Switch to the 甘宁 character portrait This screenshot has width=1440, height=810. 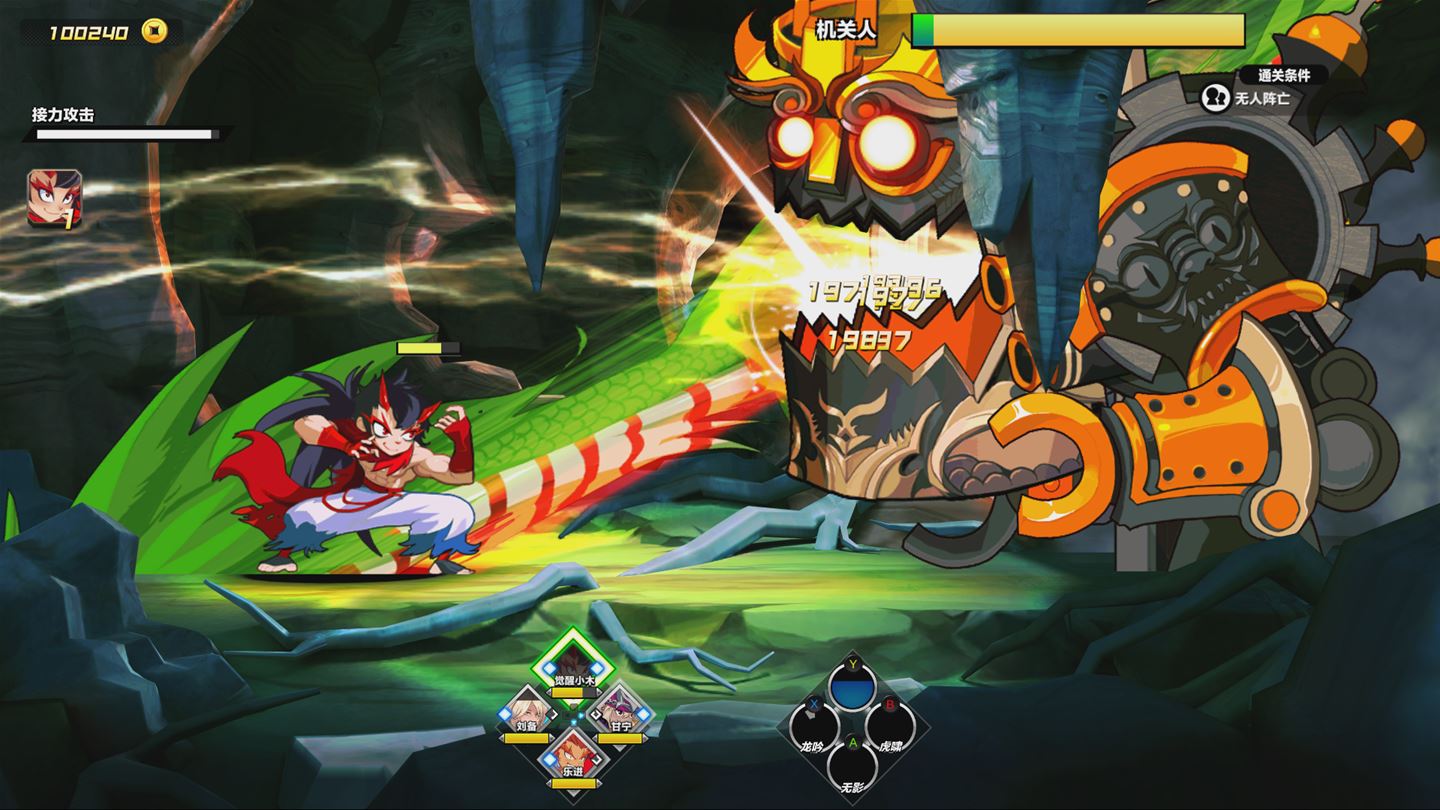click(620, 712)
